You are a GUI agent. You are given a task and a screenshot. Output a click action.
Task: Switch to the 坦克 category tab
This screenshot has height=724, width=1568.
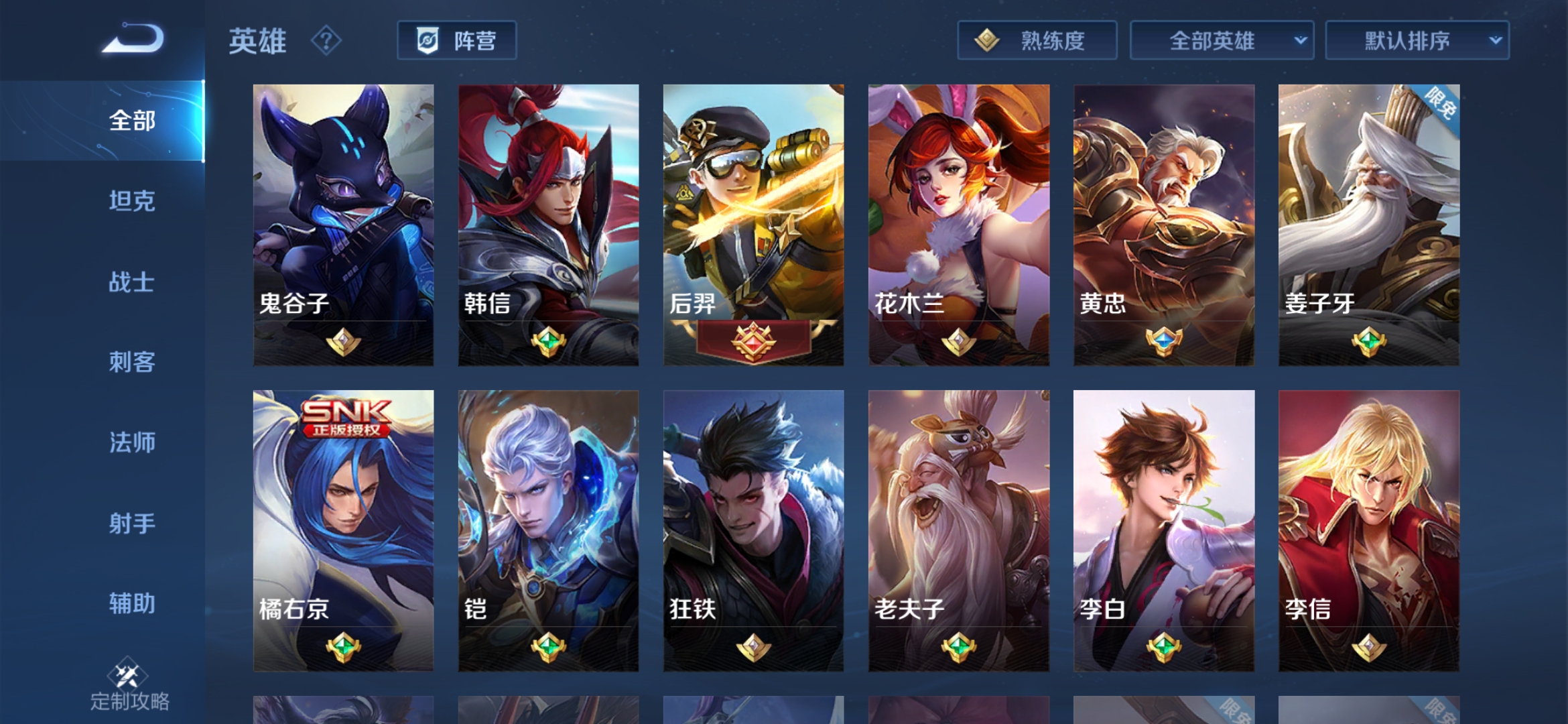click(132, 202)
